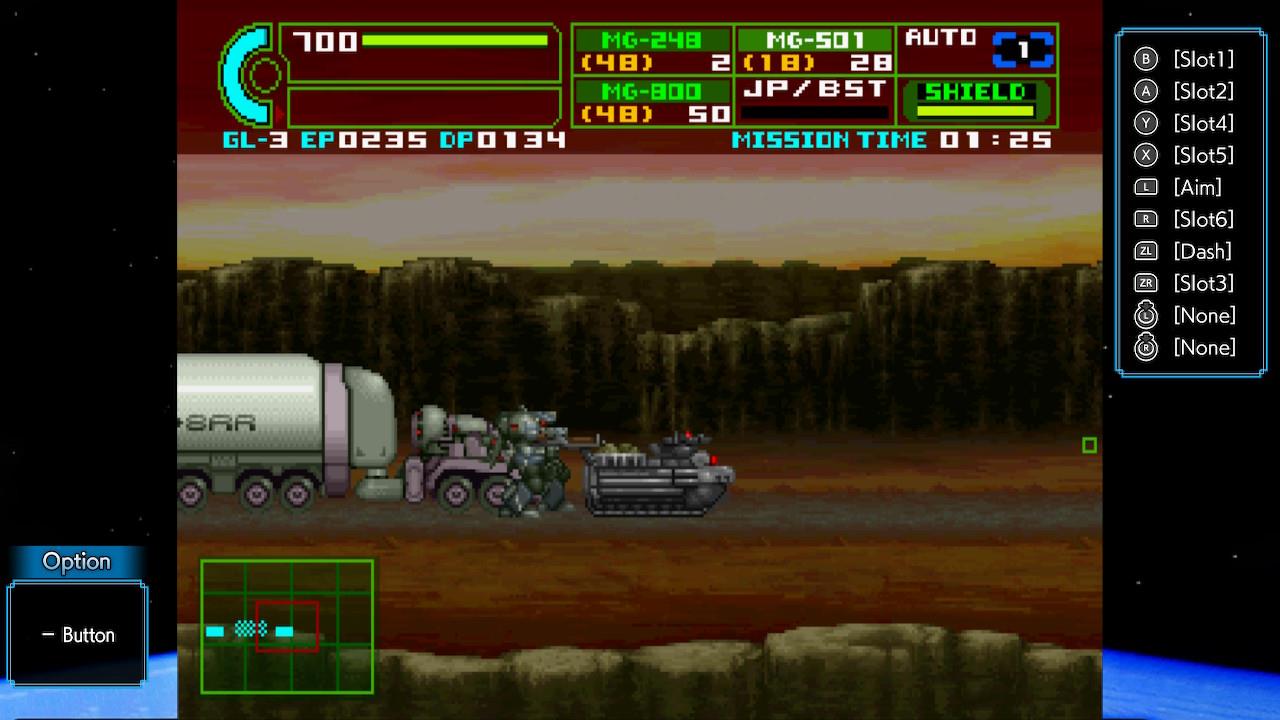Select the Slot1 control mapping
1280x720 pixels.
click(x=1190, y=59)
